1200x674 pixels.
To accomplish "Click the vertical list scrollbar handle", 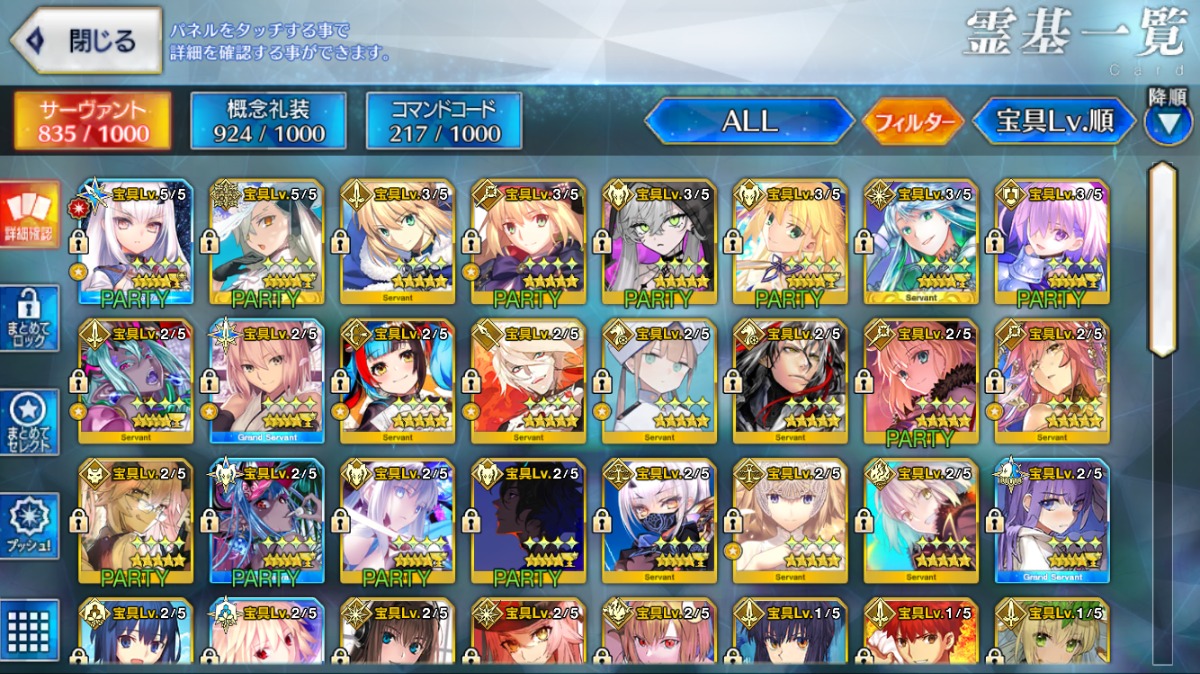I will 1162,258.
